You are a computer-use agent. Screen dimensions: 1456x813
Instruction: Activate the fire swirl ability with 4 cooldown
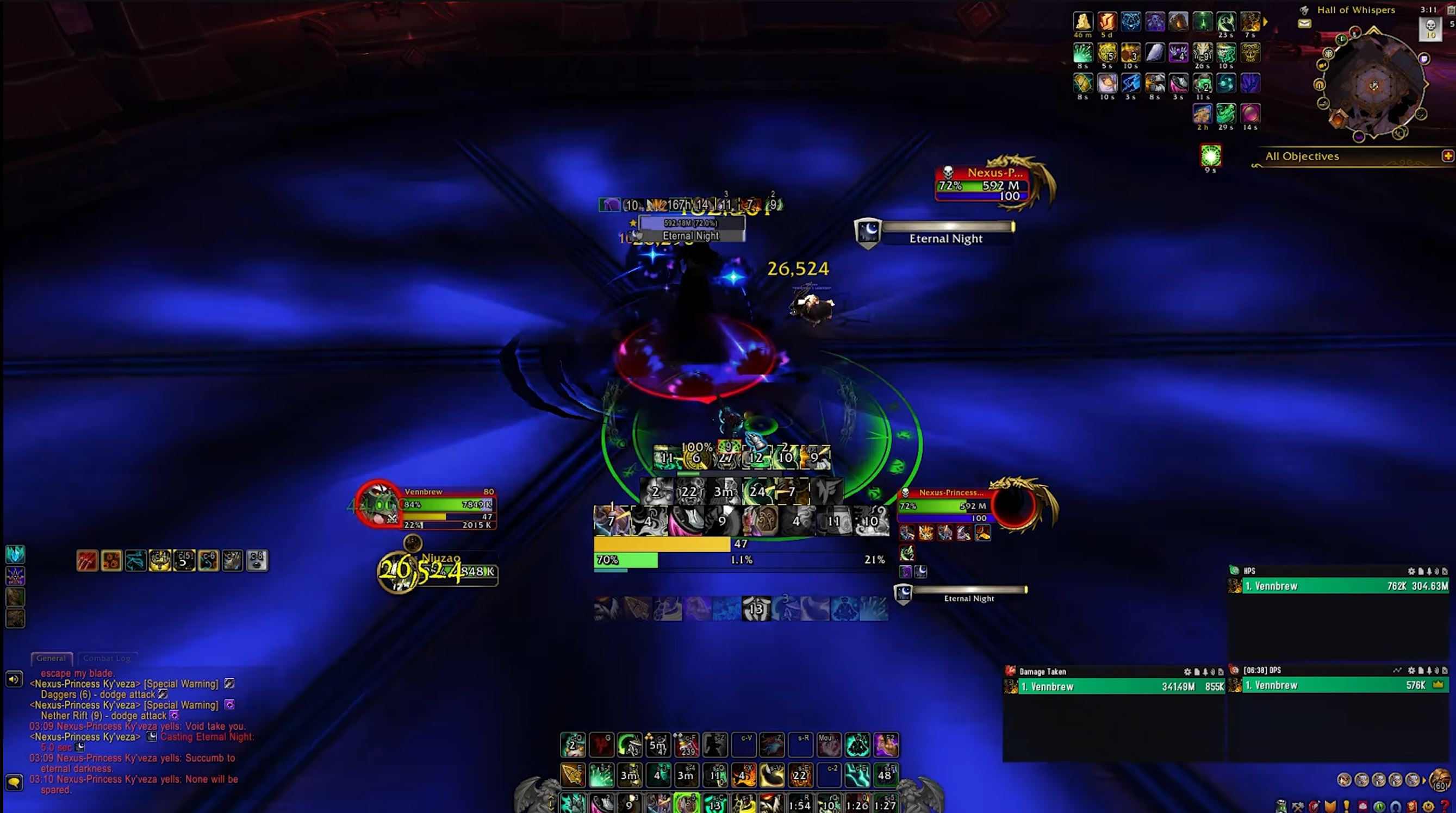pos(744,774)
